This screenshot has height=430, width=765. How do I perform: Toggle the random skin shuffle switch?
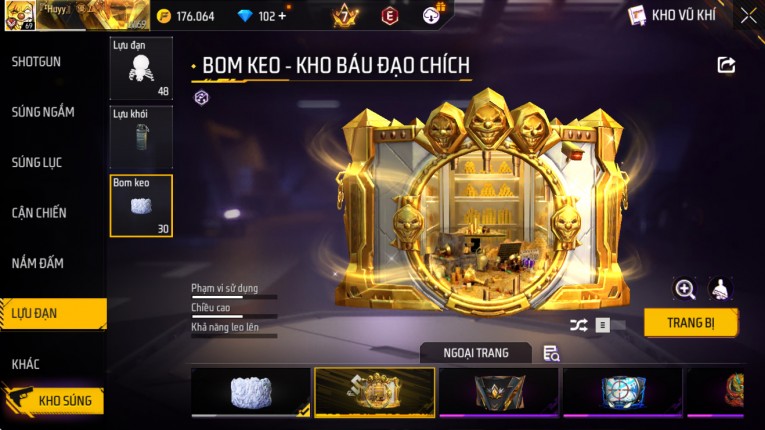603,325
